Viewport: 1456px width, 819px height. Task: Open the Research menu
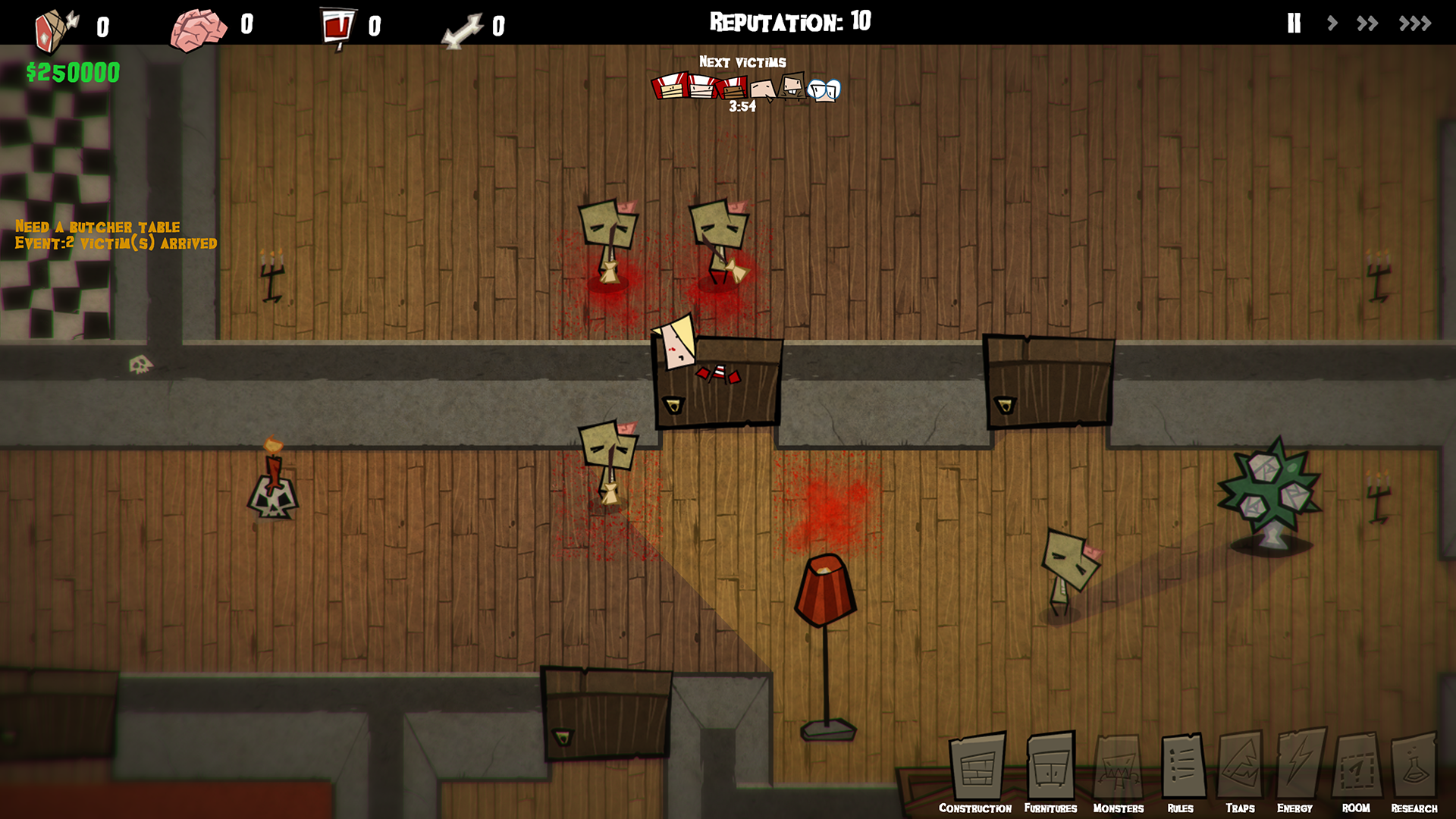[x=1414, y=770]
